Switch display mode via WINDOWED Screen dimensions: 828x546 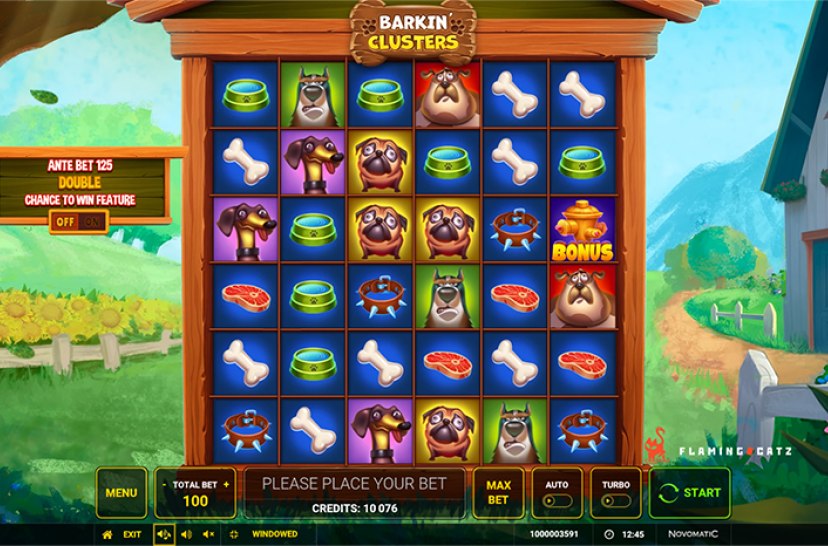(273, 535)
